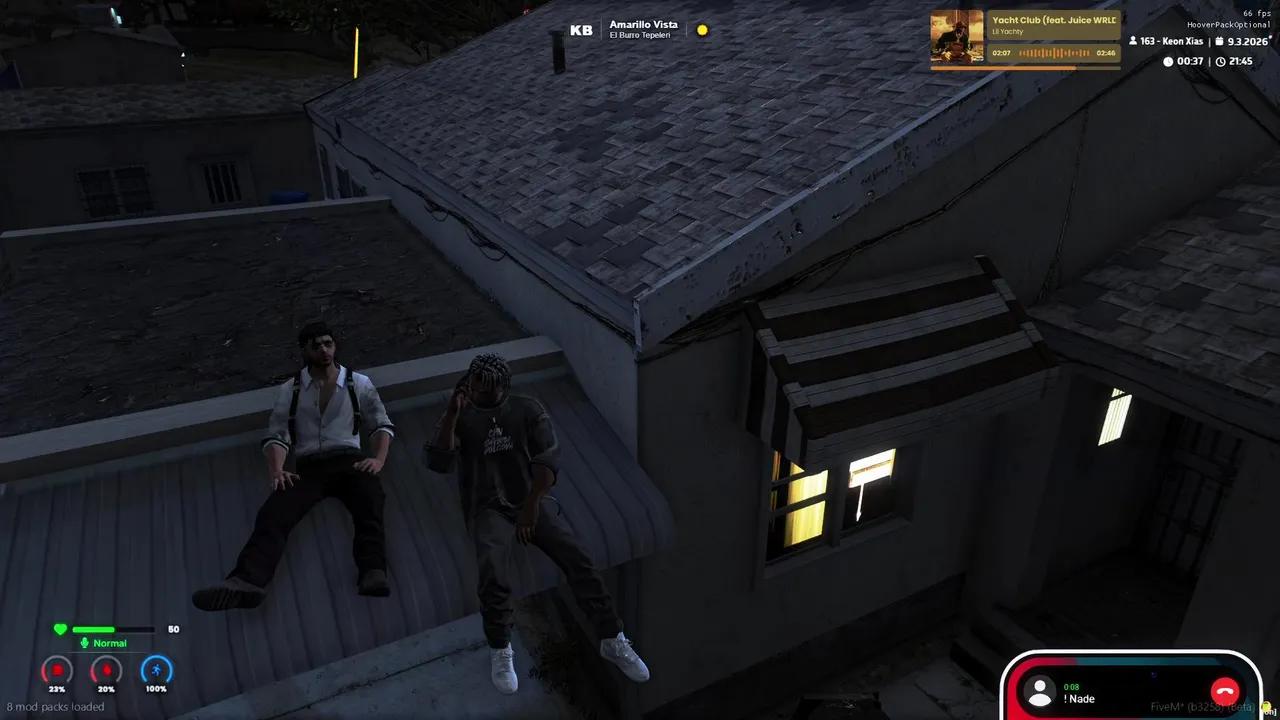Image resolution: width=1280 pixels, height=720 pixels.
Task: Click the yellow blip beside Amarillo Vista
Action: click(x=702, y=30)
